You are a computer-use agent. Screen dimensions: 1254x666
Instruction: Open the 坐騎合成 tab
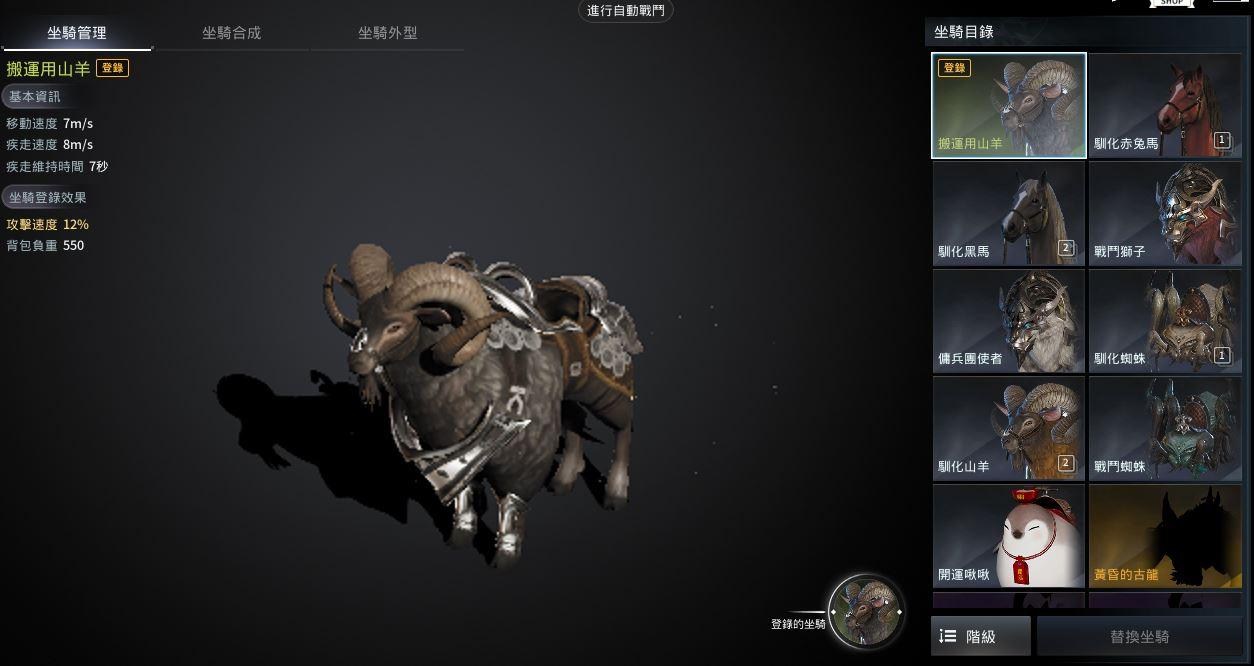point(231,33)
